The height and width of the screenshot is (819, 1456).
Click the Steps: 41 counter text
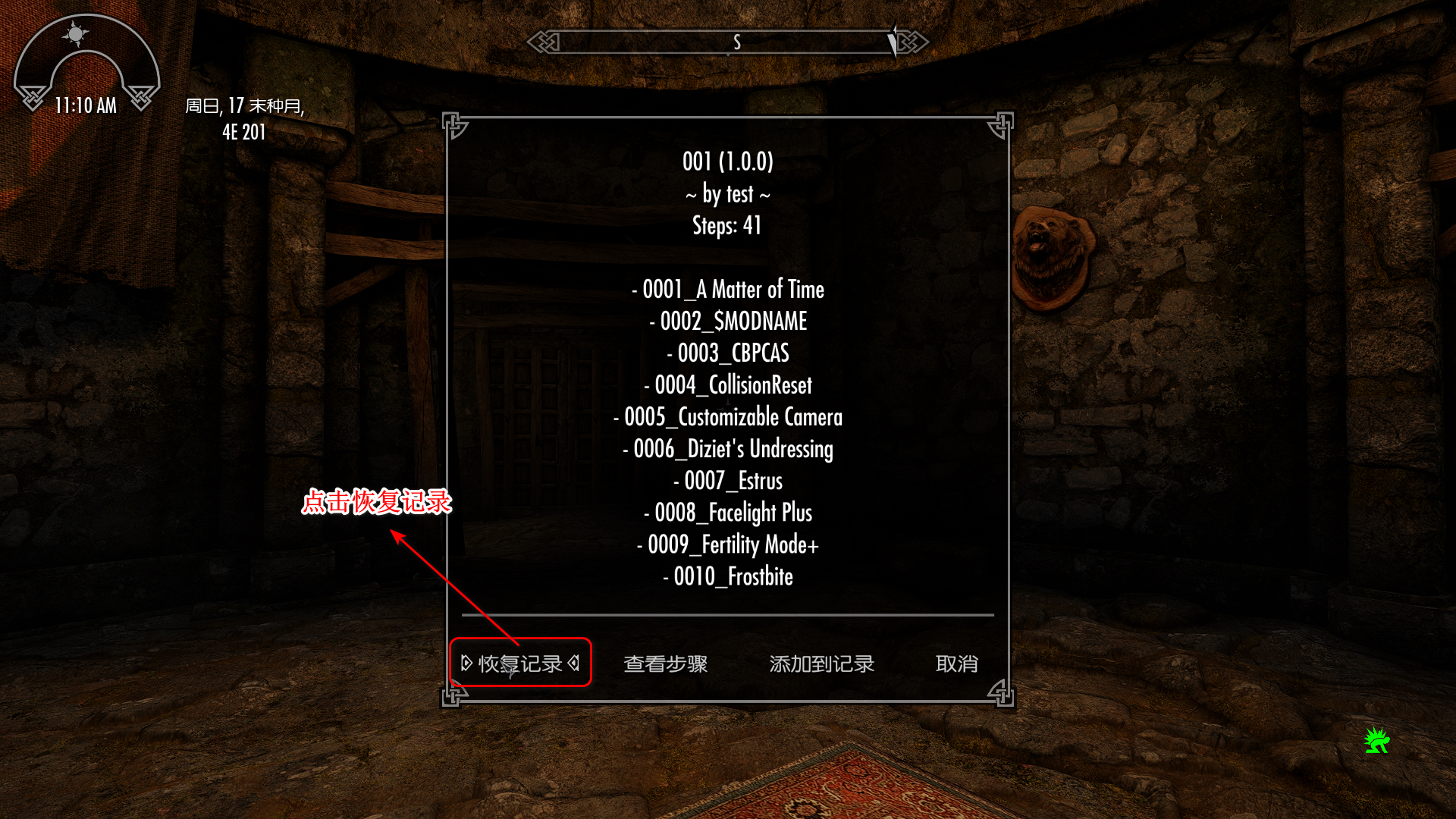click(x=728, y=225)
